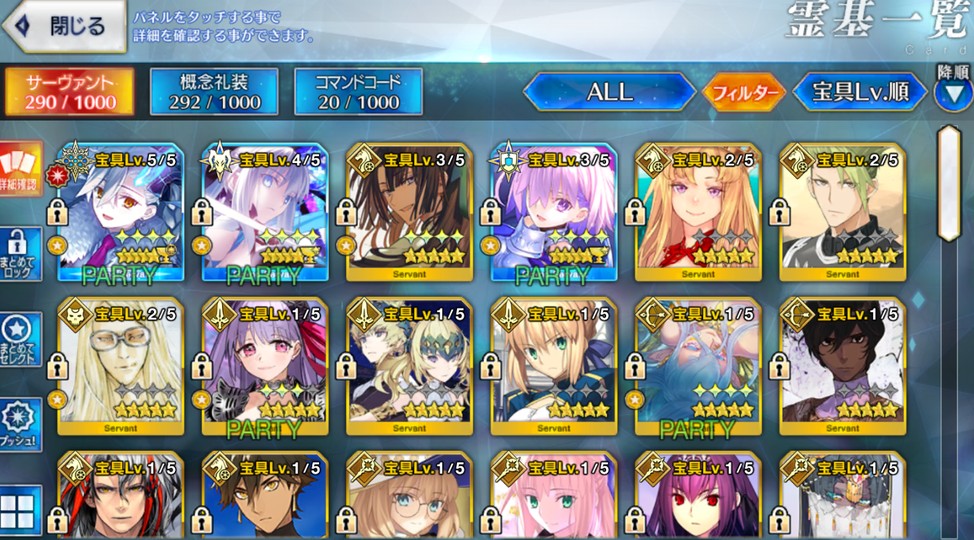Select the purple-haired cat-eared servant card
Screen dimensions: 974x540
pyautogui.click(x=265, y=367)
